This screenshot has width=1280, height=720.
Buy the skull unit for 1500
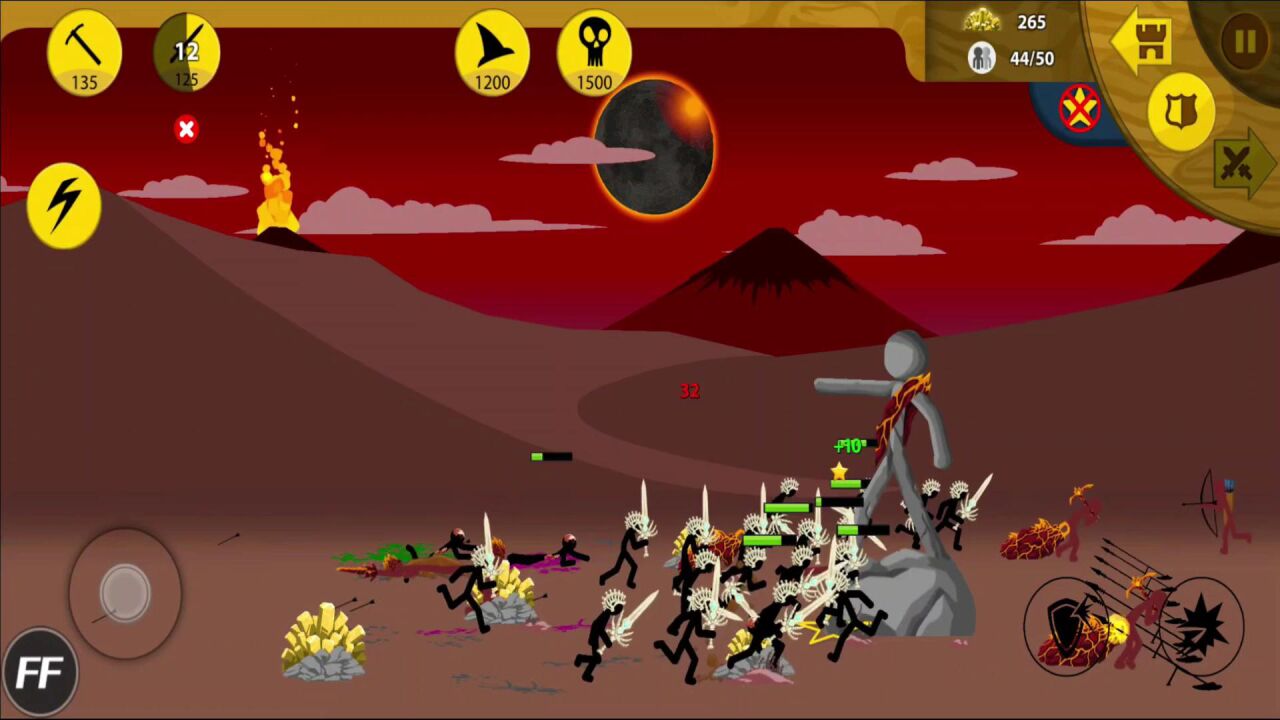[x=594, y=53]
